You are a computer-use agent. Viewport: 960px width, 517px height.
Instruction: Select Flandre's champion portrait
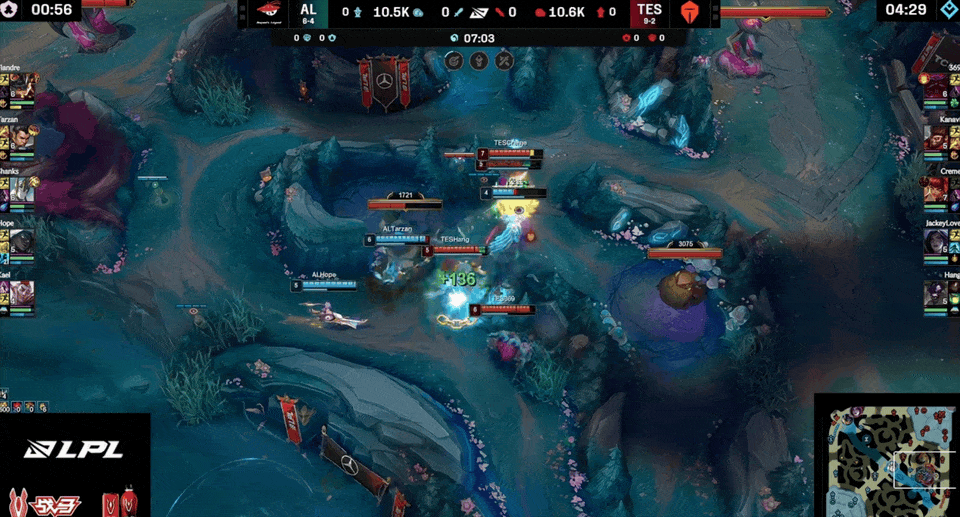[x=22, y=88]
